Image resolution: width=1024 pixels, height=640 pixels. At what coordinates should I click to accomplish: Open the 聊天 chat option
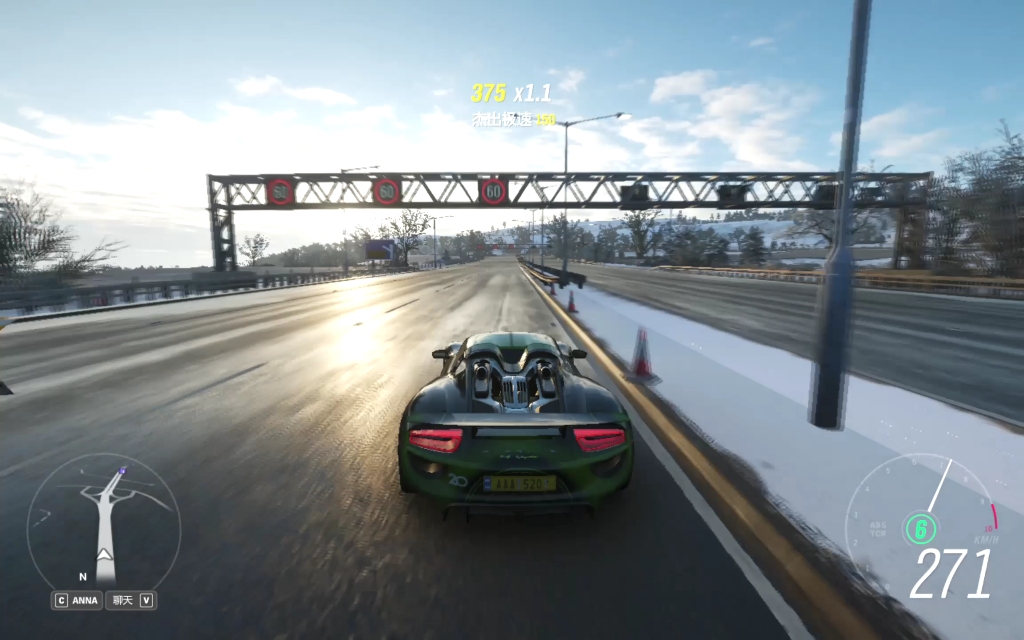point(123,601)
